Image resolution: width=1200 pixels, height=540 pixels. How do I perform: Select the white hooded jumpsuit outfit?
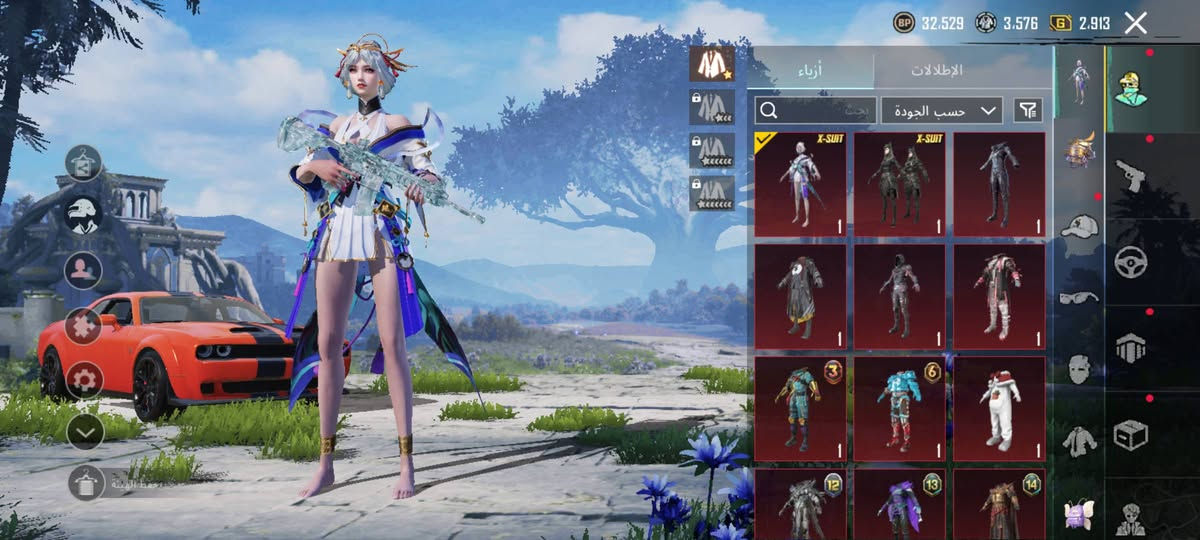pos(999,408)
